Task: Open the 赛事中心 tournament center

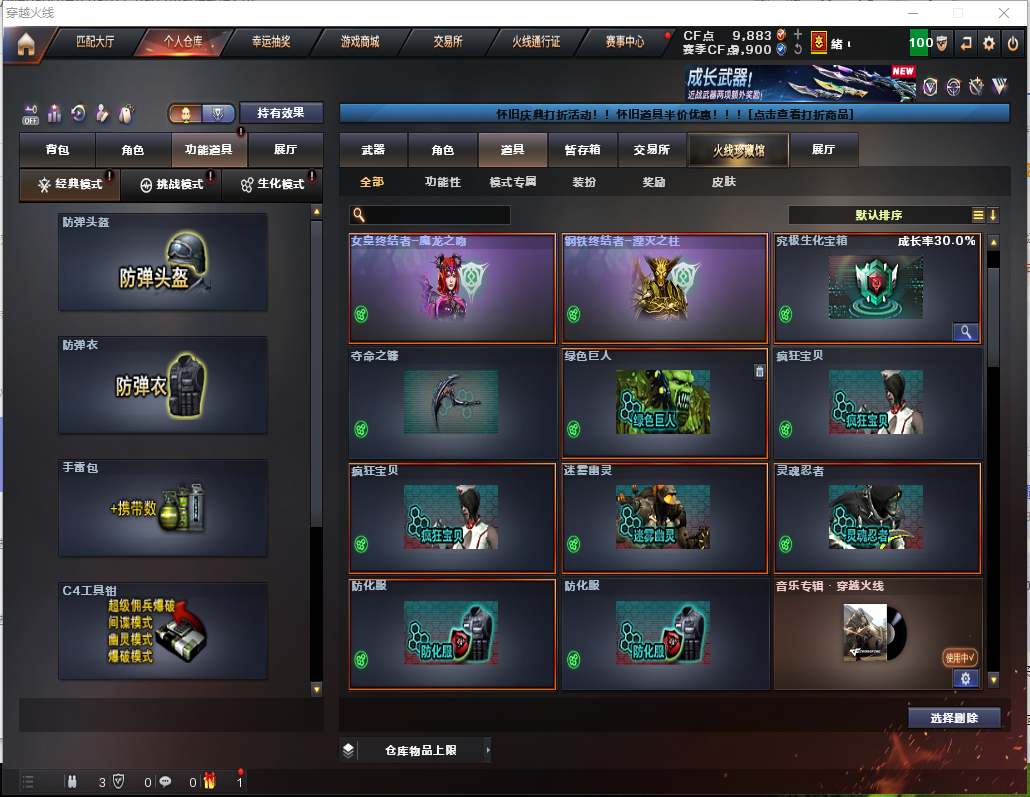Action: pyautogui.click(x=625, y=42)
